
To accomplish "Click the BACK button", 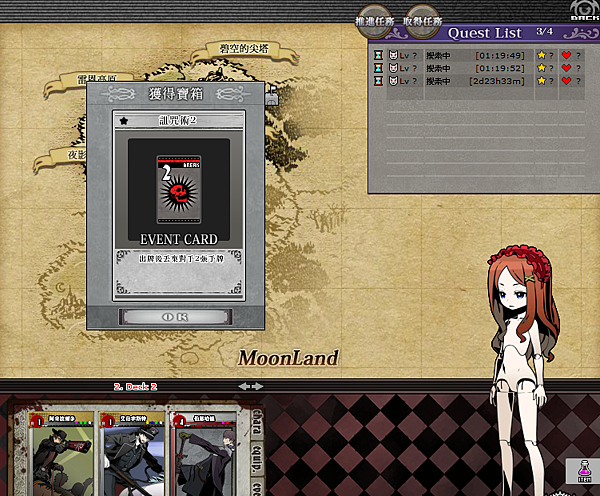I will [582, 12].
